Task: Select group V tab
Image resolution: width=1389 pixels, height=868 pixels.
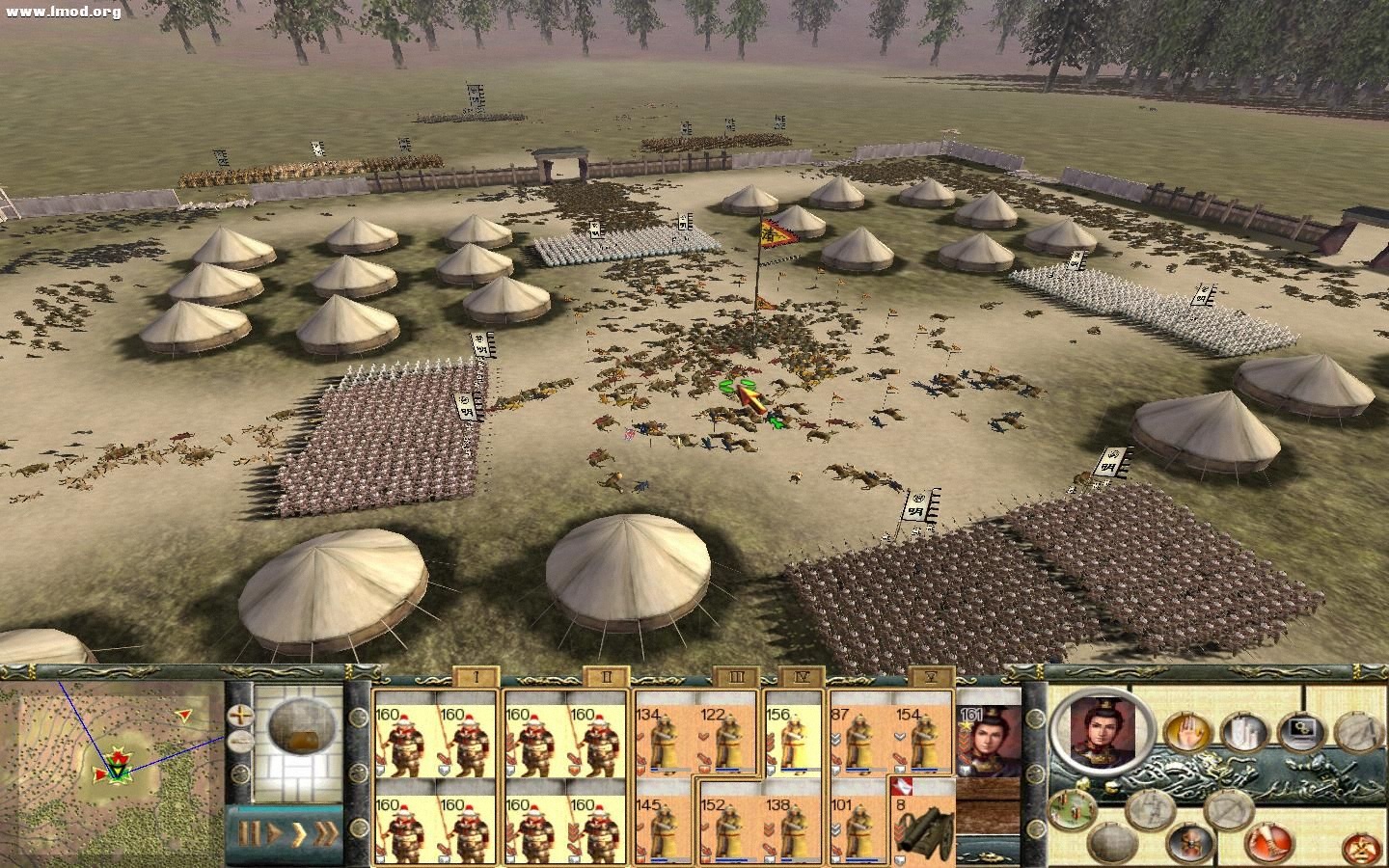Action: [x=928, y=677]
